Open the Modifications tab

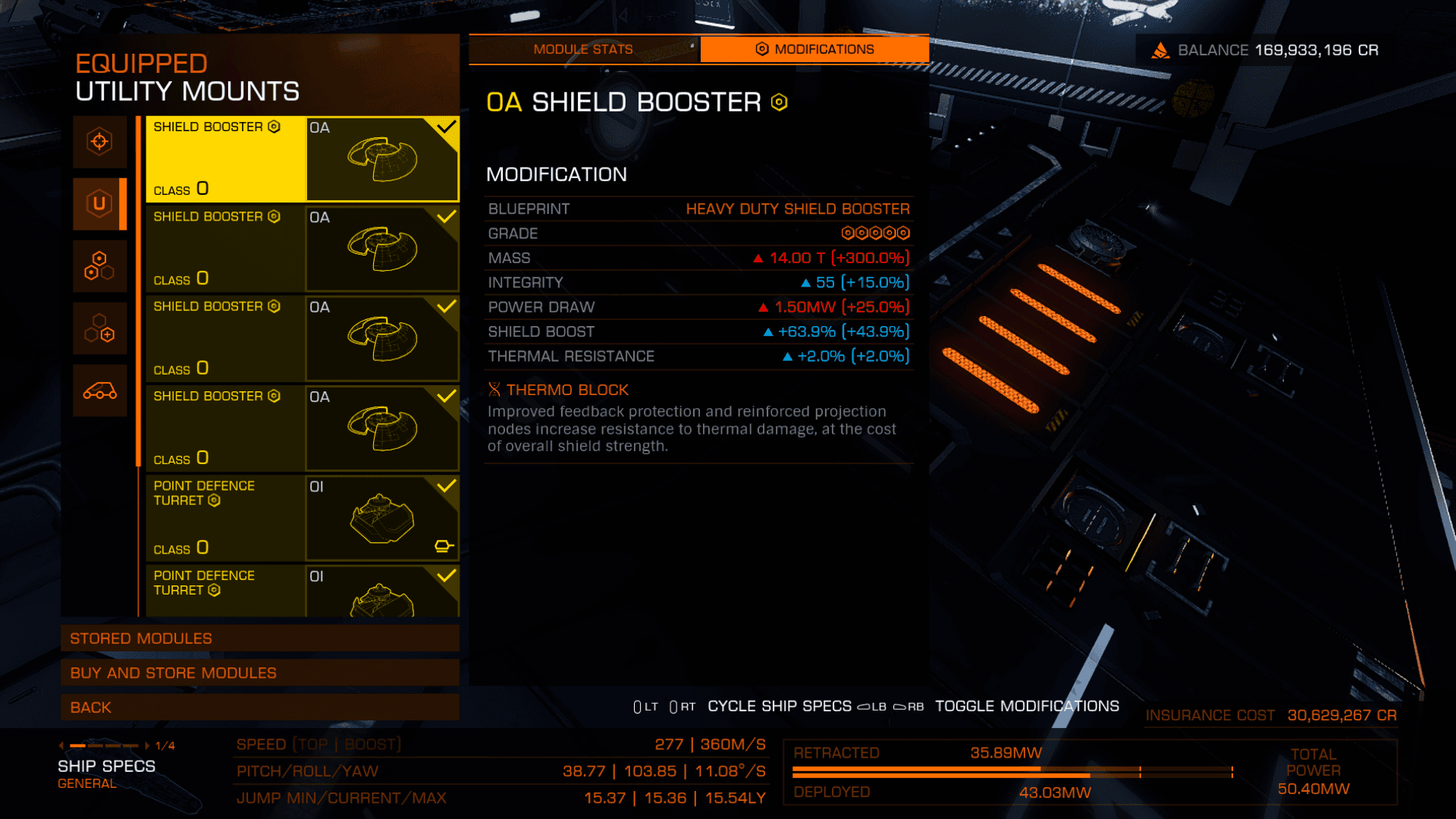(x=814, y=49)
